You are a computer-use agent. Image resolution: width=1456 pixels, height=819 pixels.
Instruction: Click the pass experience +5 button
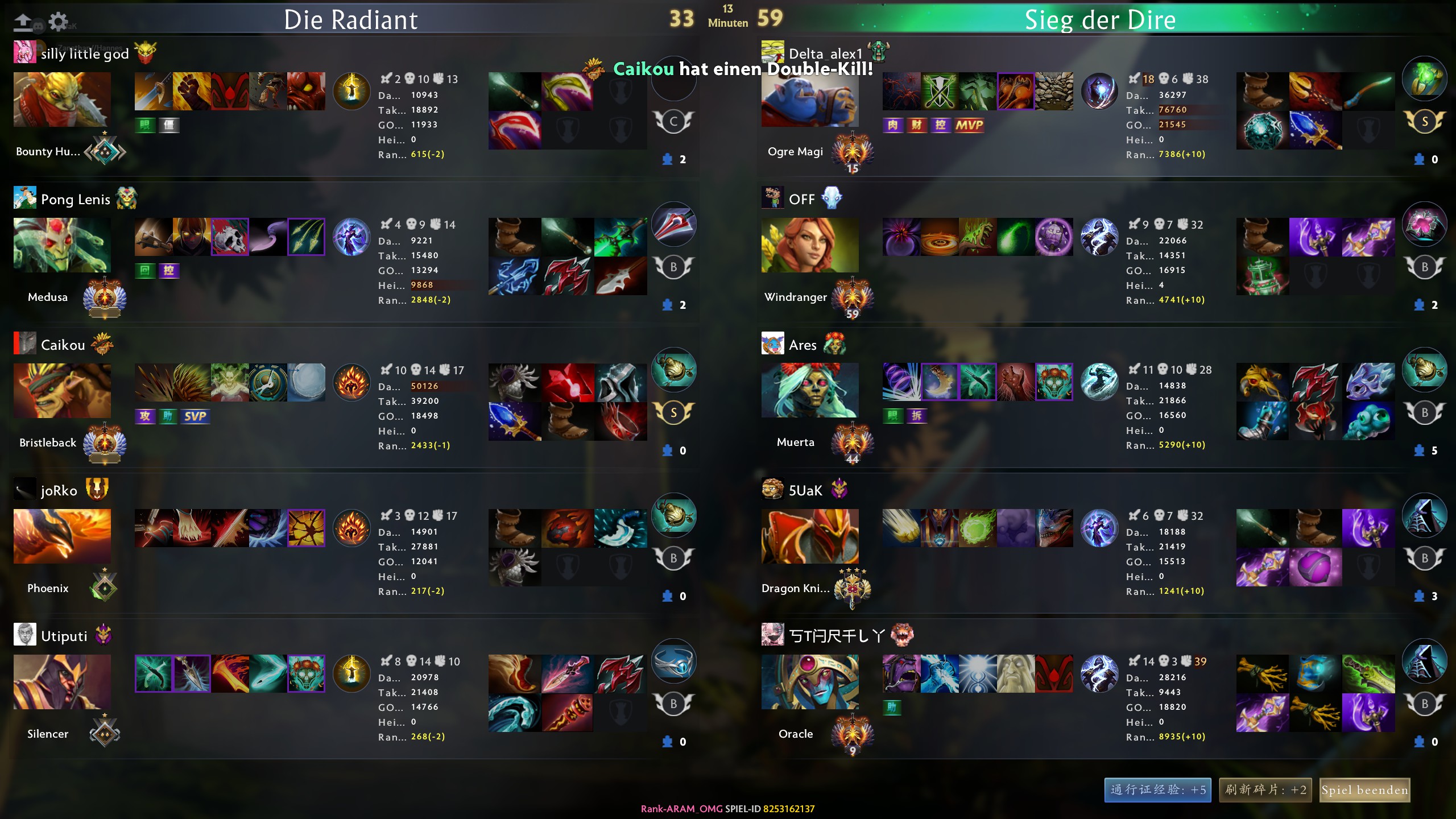click(x=1157, y=790)
